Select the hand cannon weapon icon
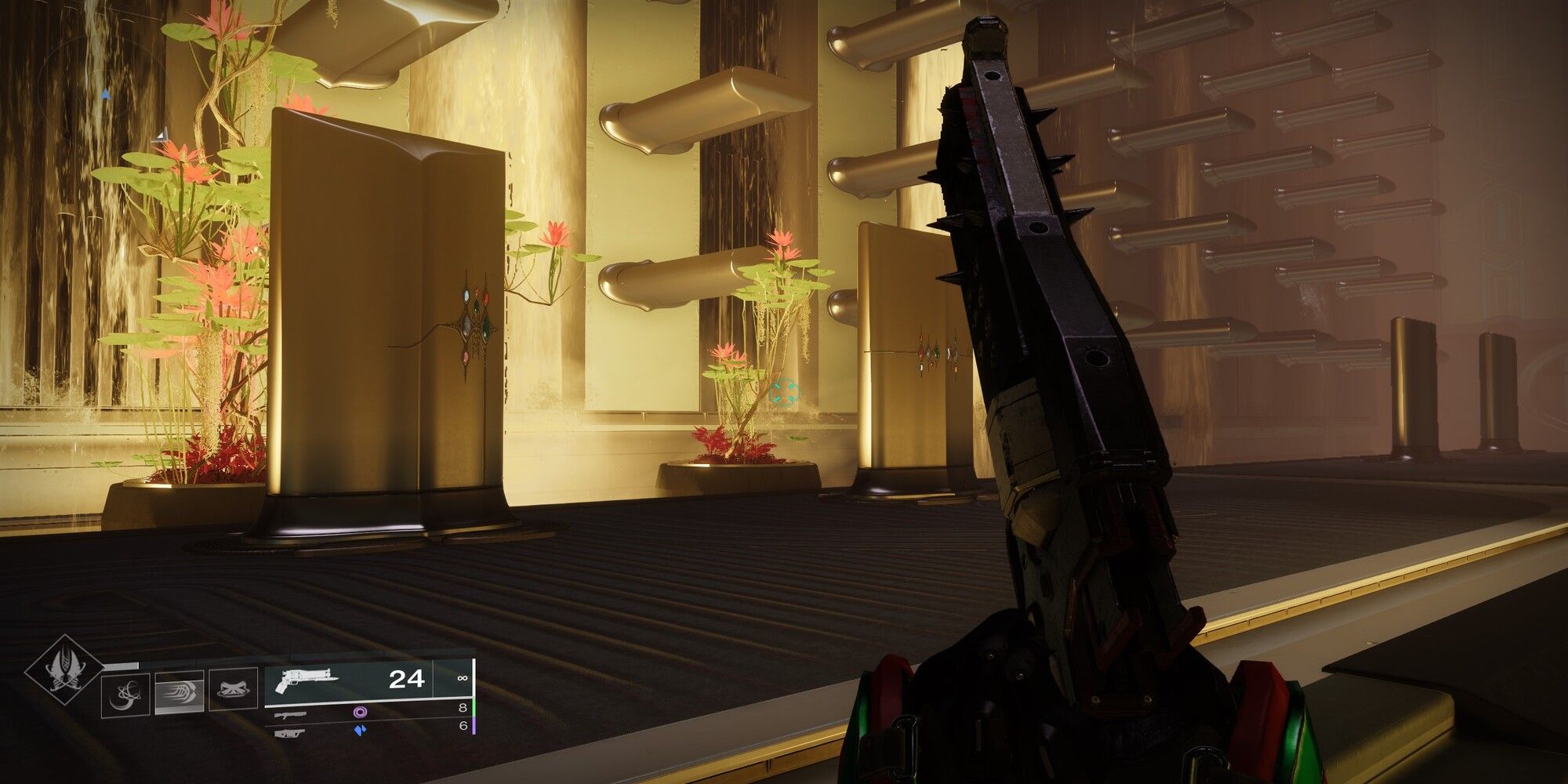 [x=306, y=681]
